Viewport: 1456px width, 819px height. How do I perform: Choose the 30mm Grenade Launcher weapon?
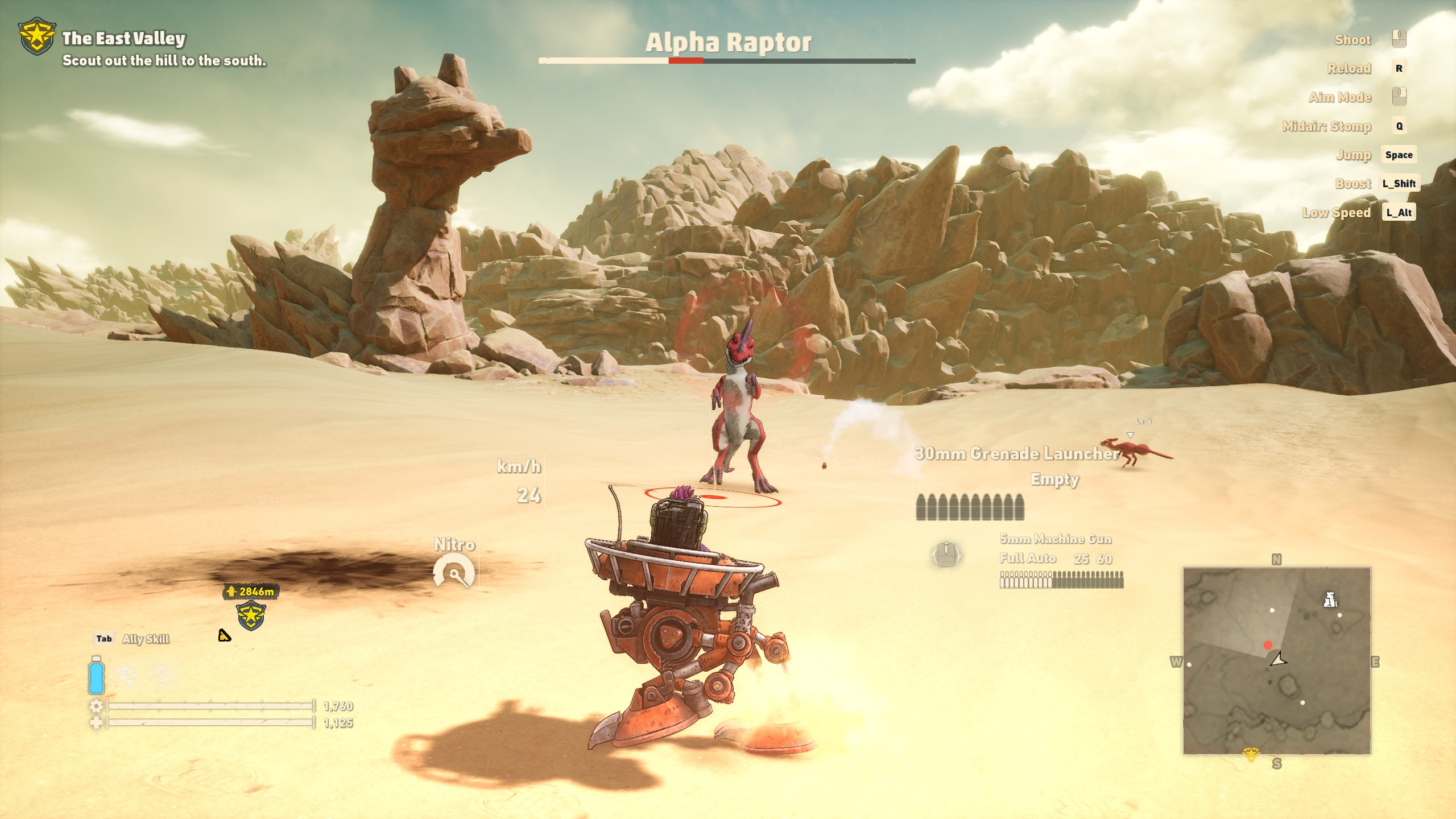point(1016,453)
